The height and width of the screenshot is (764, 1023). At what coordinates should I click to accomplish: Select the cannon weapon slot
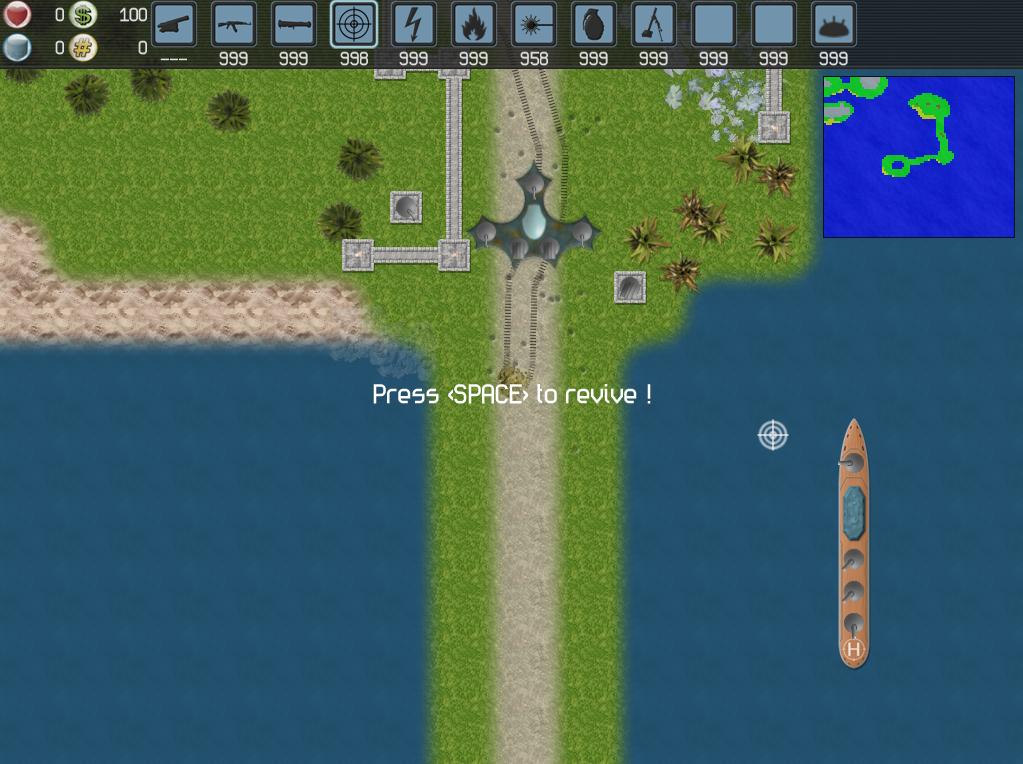coord(174,25)
